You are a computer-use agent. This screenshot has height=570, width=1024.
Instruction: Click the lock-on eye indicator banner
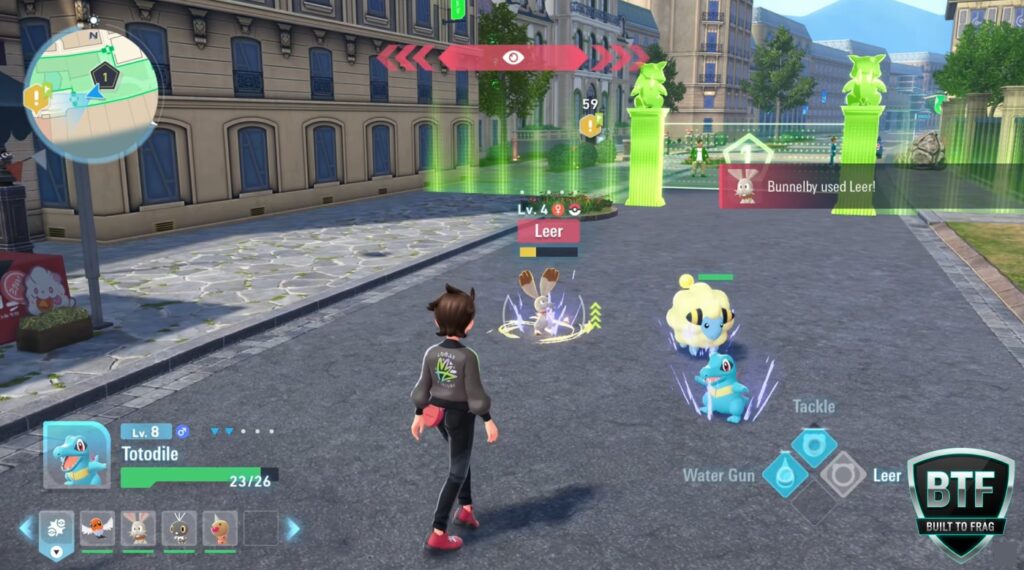(x=513, y=58)
